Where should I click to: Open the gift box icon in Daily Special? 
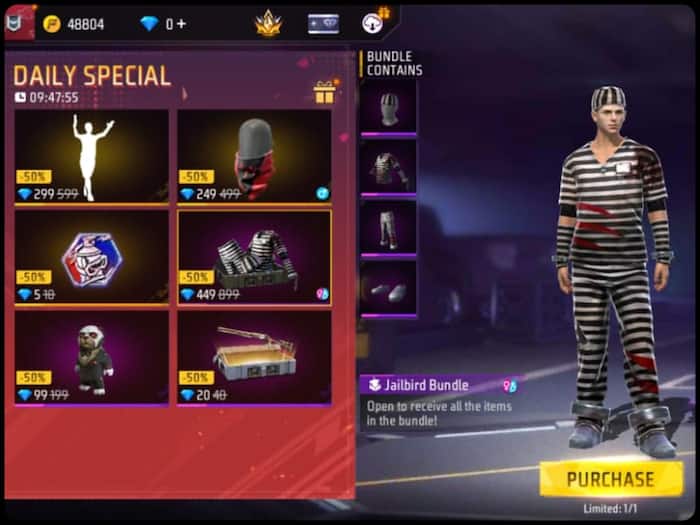point(324,93)
